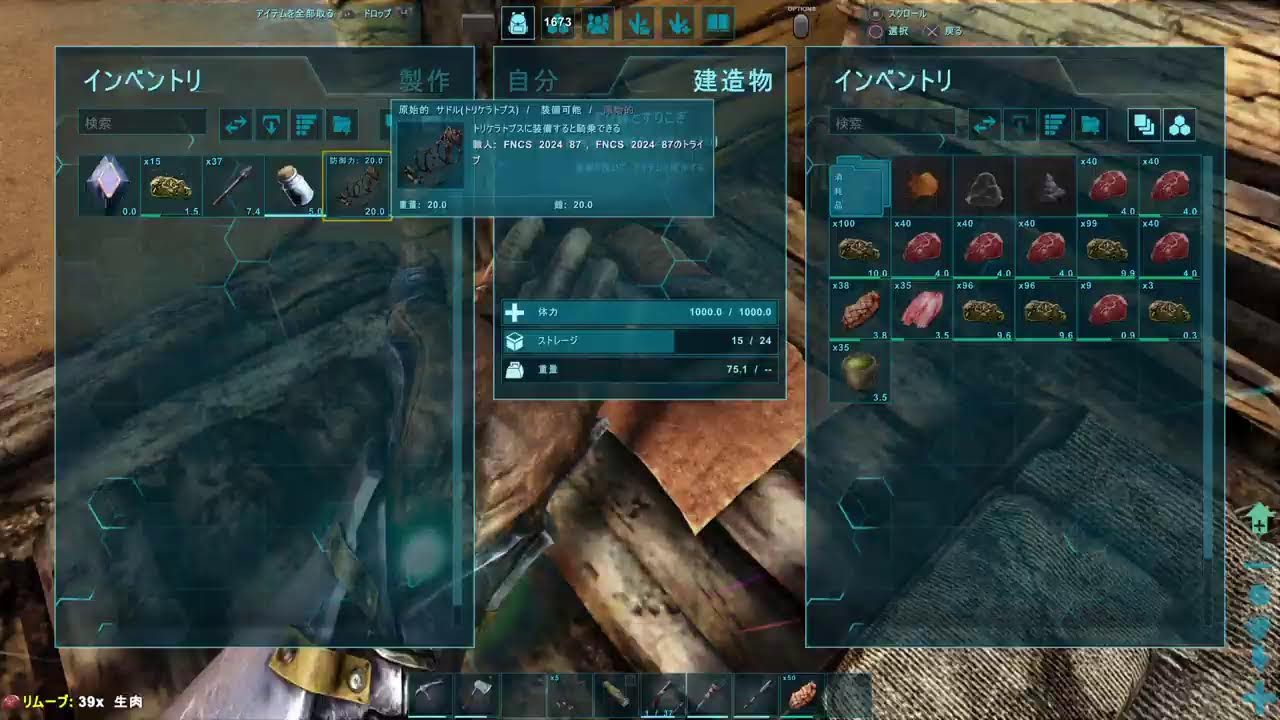Click the tribe management icon on top bar

[x=597, y=21]
